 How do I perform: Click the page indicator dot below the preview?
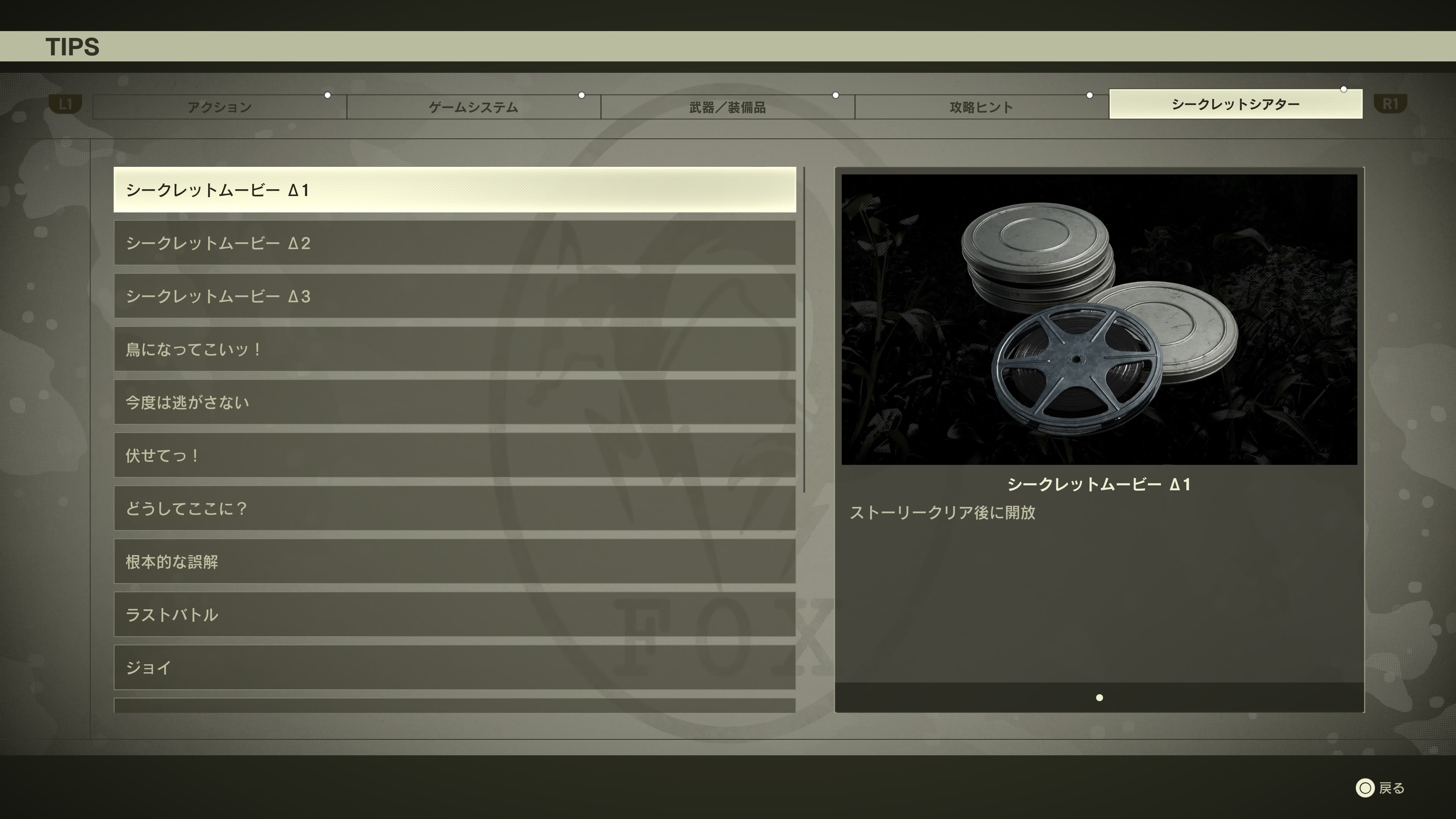[x=1100, y=698]
